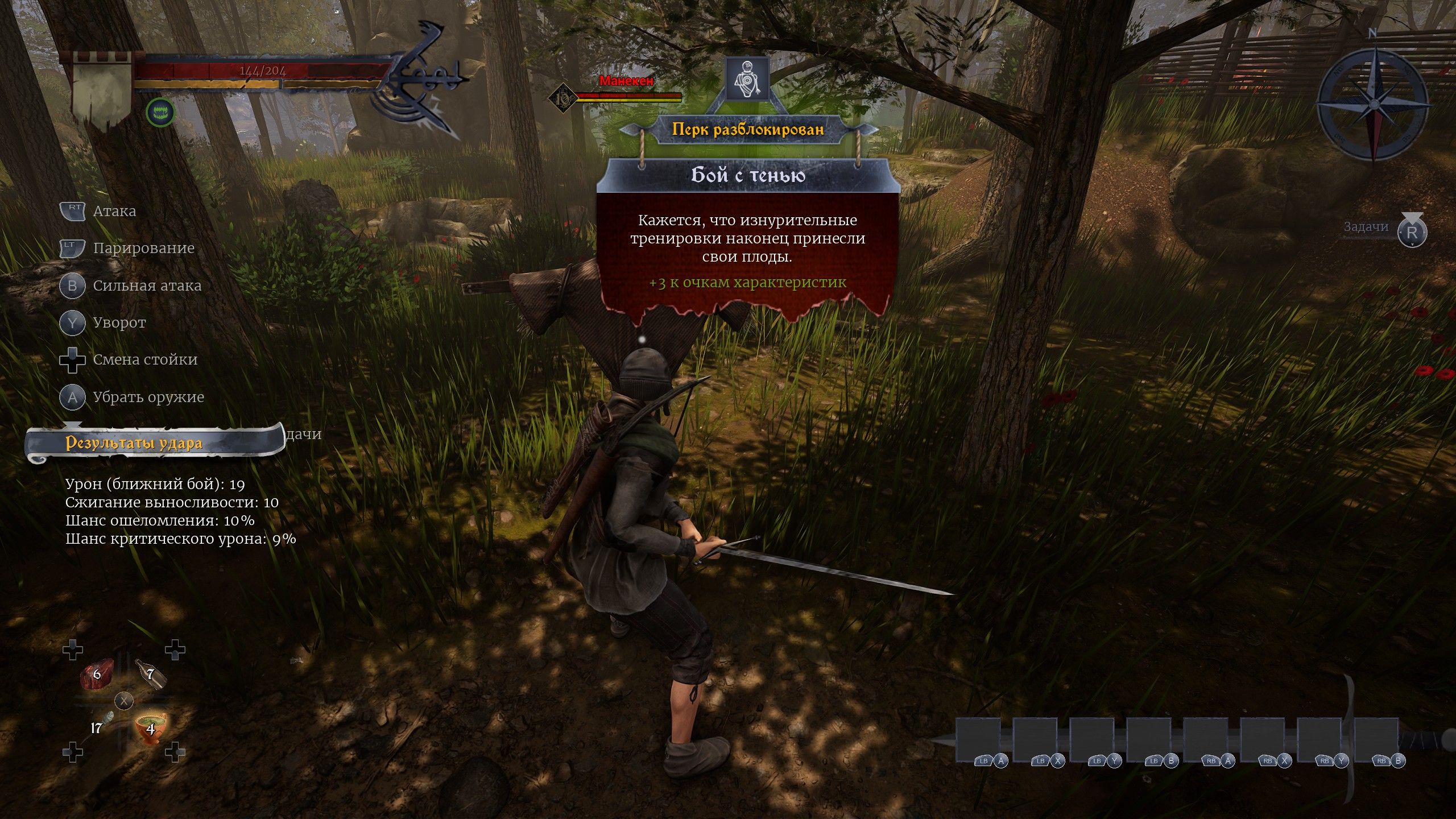Click the player banner emblem
The height and width of the screenshot is (819, 1456).
pyautogui.click(x=102, y=90)
